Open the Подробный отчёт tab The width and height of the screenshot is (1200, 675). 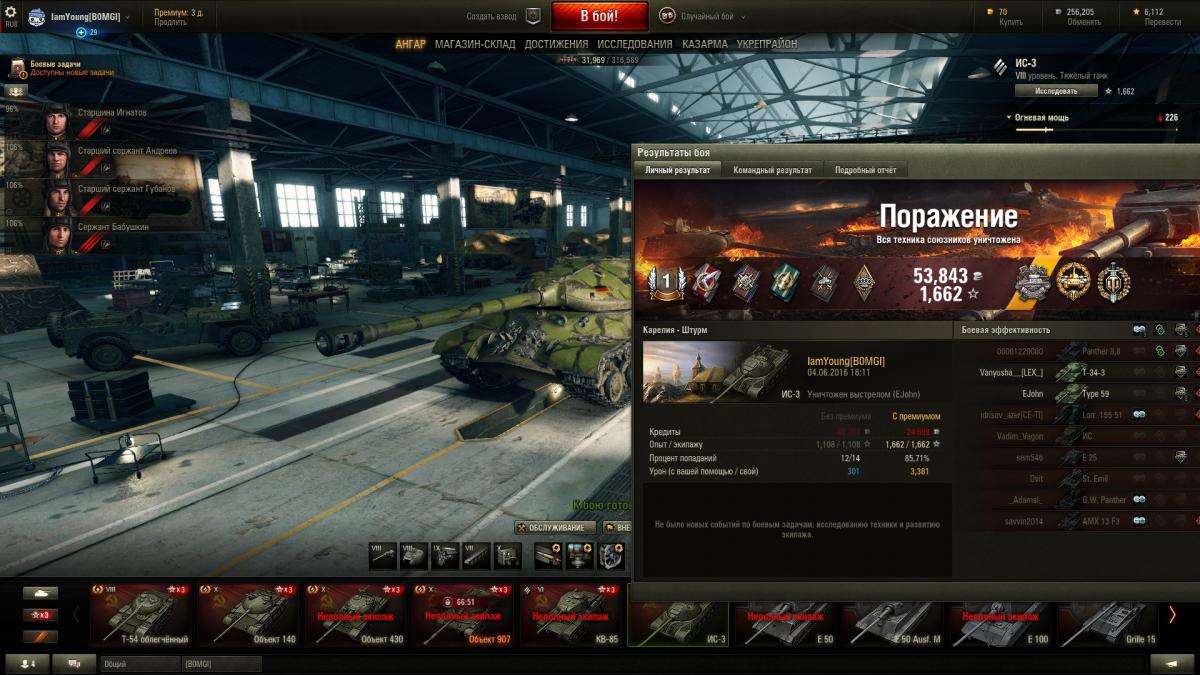click(x=866, y=170)
